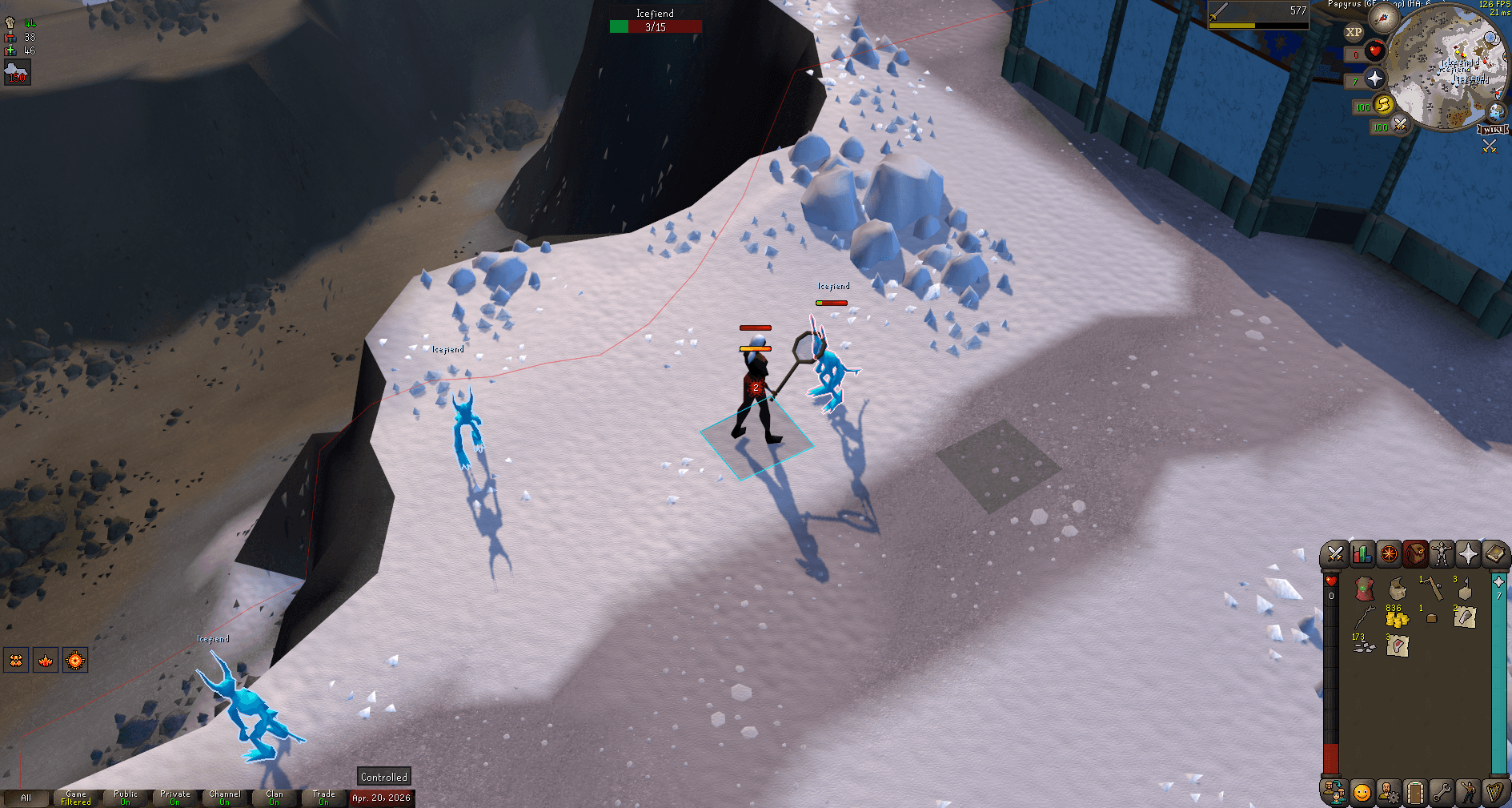Switch to the Skills tab
Viewport: 1512px width, 808px height.
pyautogui.click(x=1362, y=553)
